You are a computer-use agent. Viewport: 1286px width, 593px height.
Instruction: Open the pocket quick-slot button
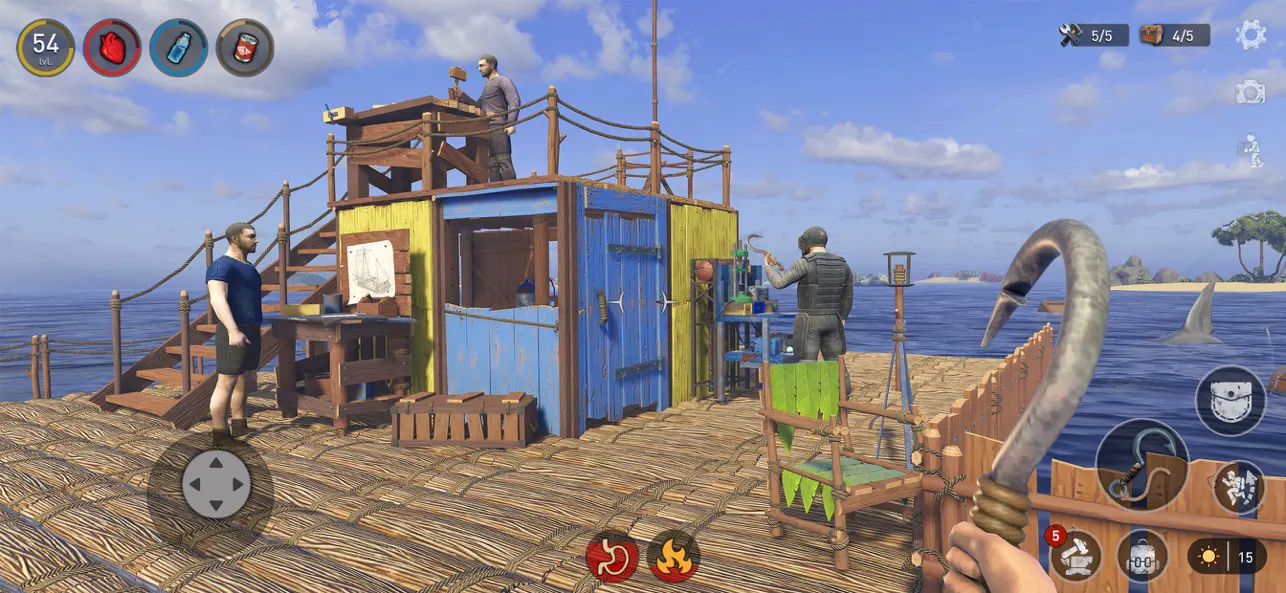tap(1230, 400)
